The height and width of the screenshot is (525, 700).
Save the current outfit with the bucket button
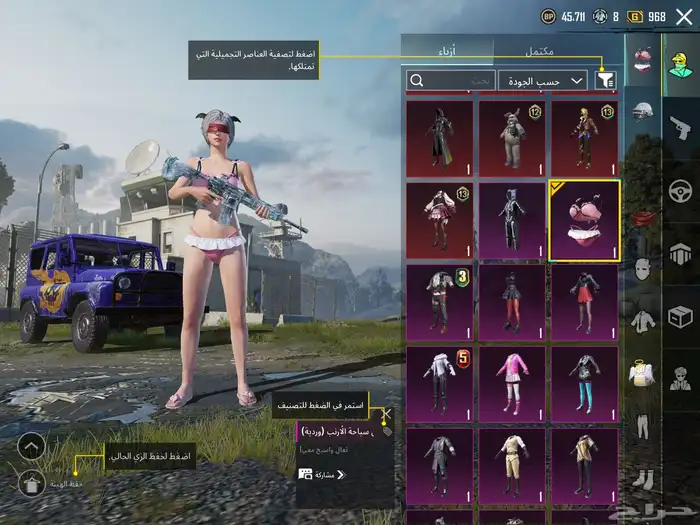pyautogui.click(x=31, y=484)
